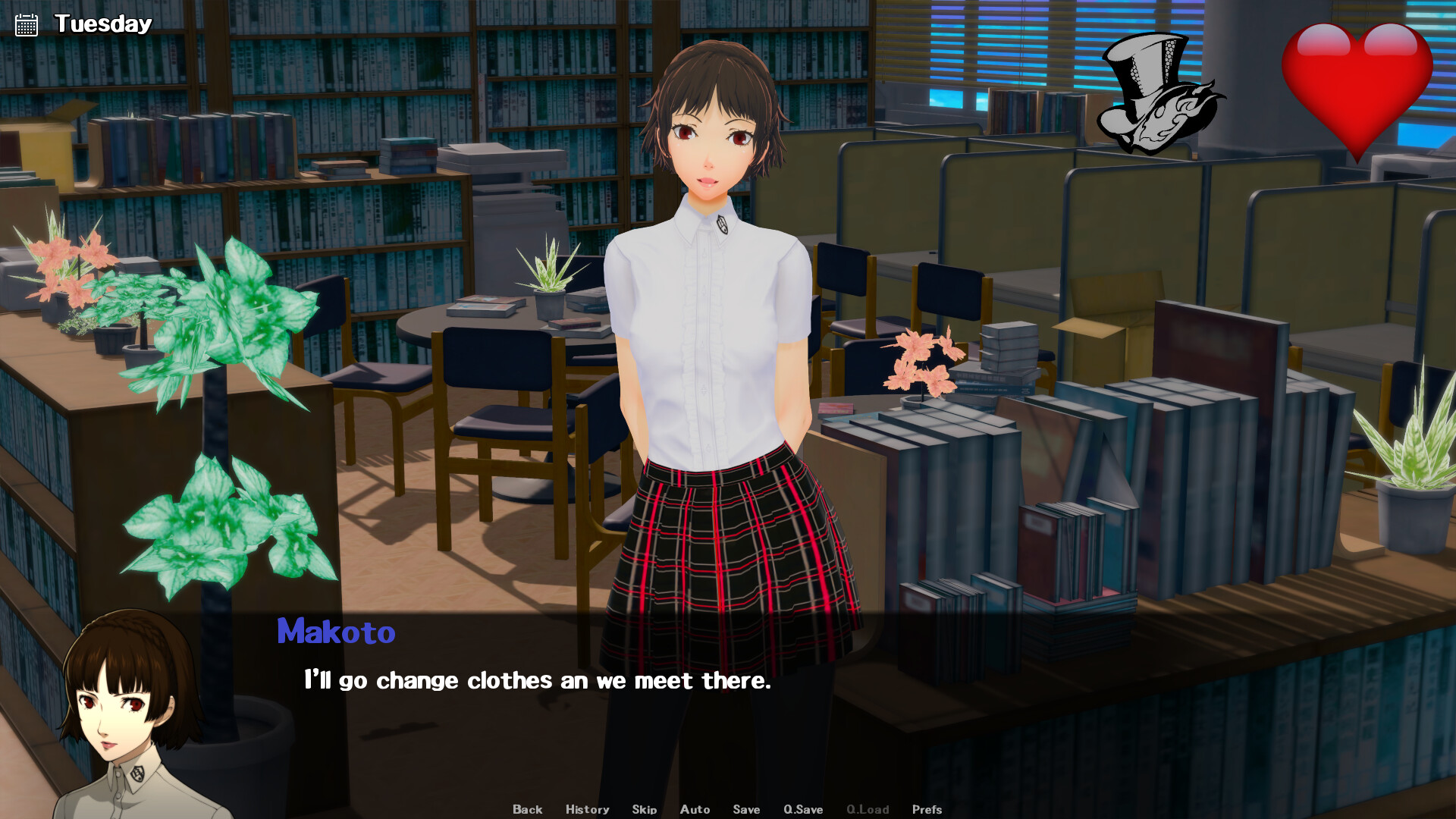
Task: Click the calendar icon beside Tuesday
Action: point(27,25)
